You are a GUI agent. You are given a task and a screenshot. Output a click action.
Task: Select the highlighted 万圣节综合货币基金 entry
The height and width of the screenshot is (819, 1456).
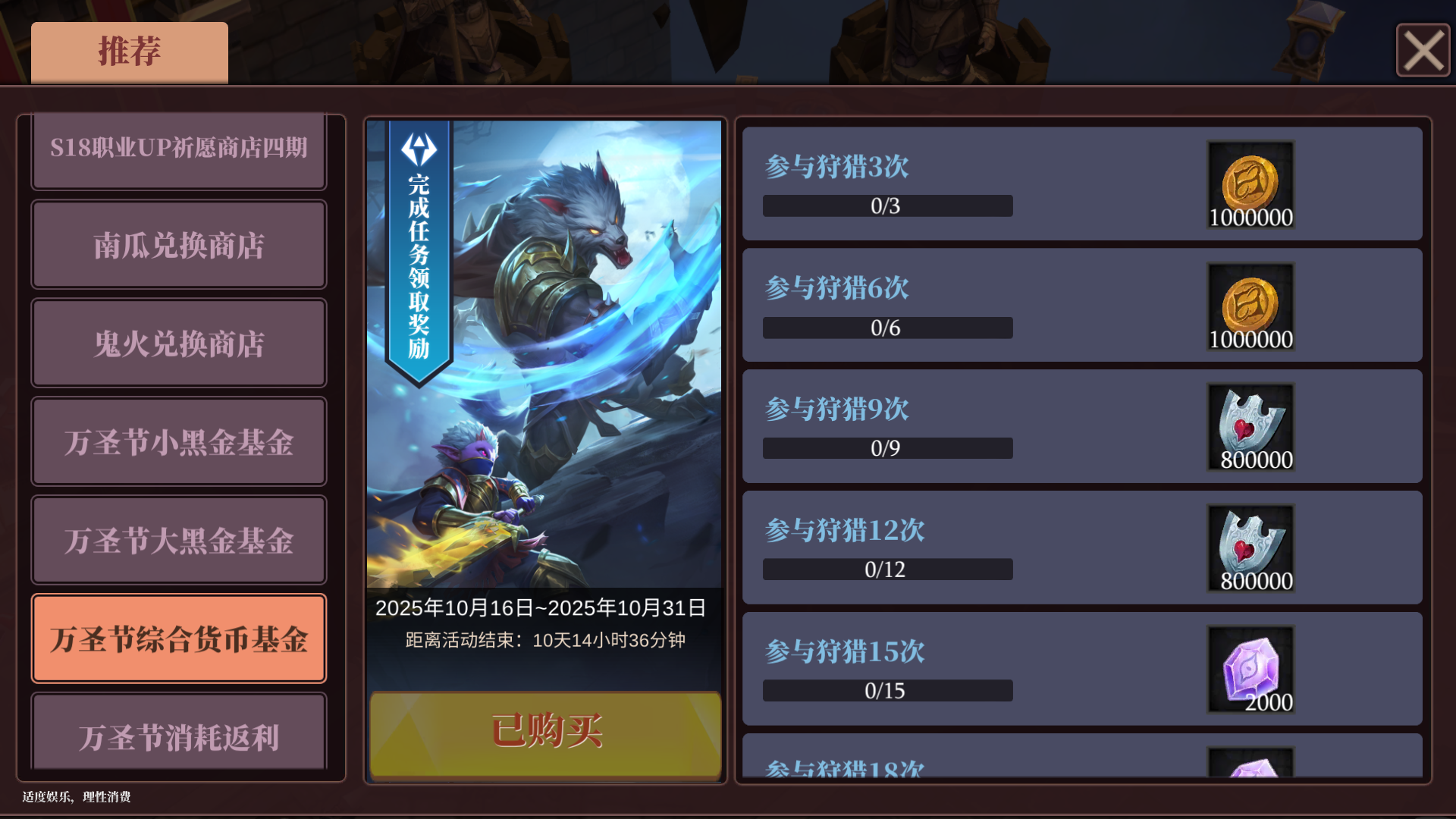(178, 638)
